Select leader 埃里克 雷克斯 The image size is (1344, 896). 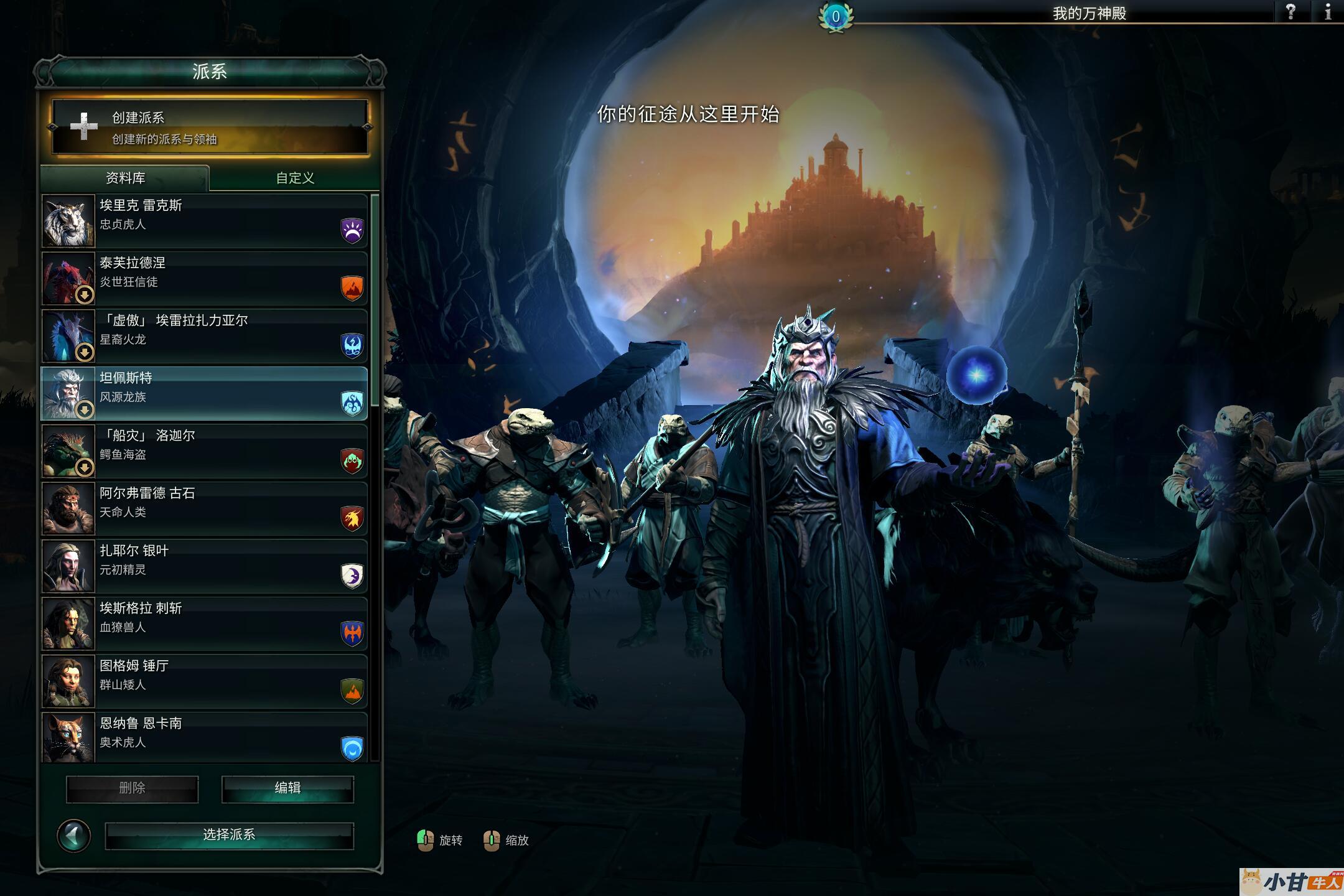[205, 221]
